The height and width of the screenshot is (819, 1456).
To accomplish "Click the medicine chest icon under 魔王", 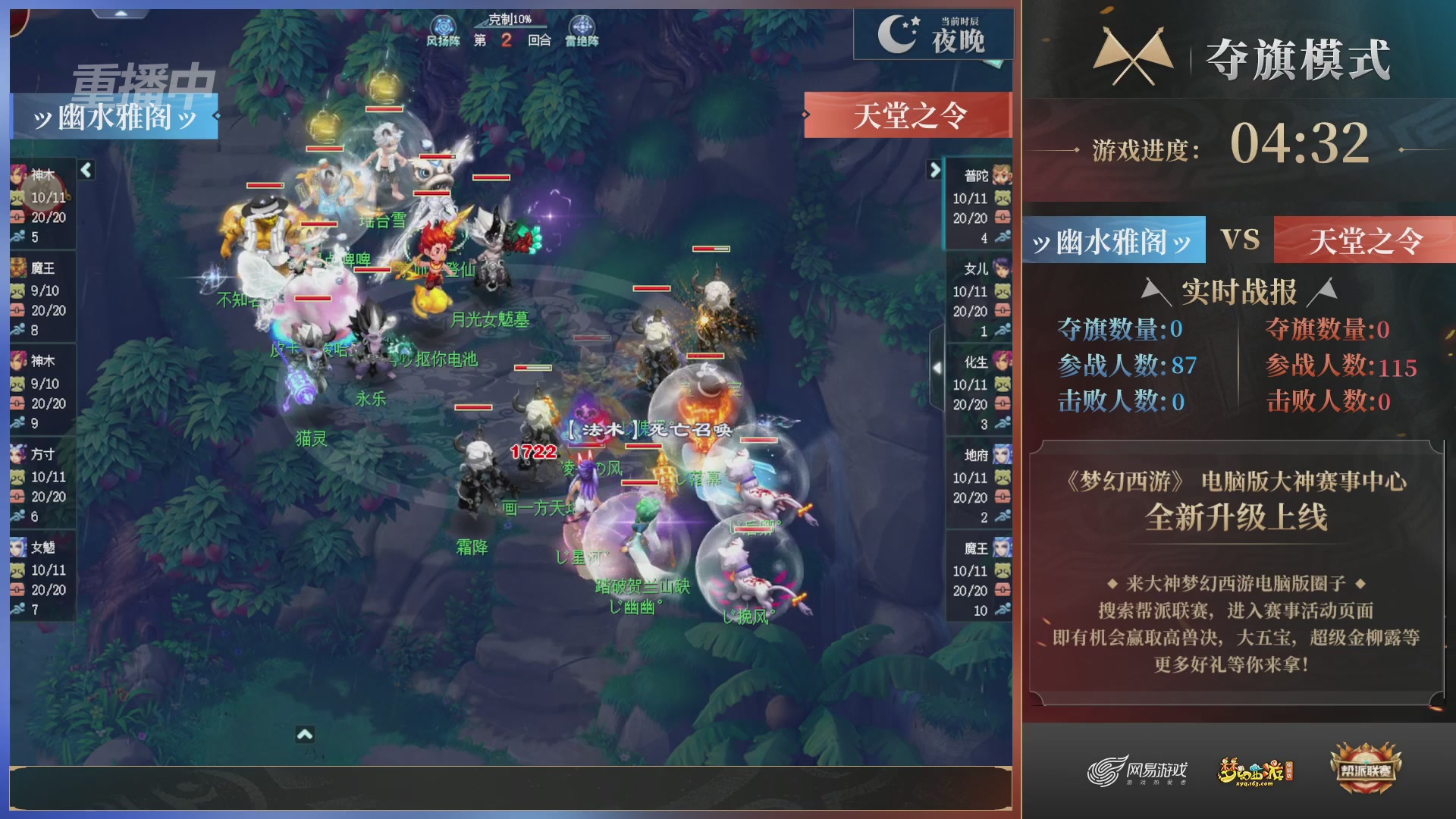I will click(x=19, y=309).
